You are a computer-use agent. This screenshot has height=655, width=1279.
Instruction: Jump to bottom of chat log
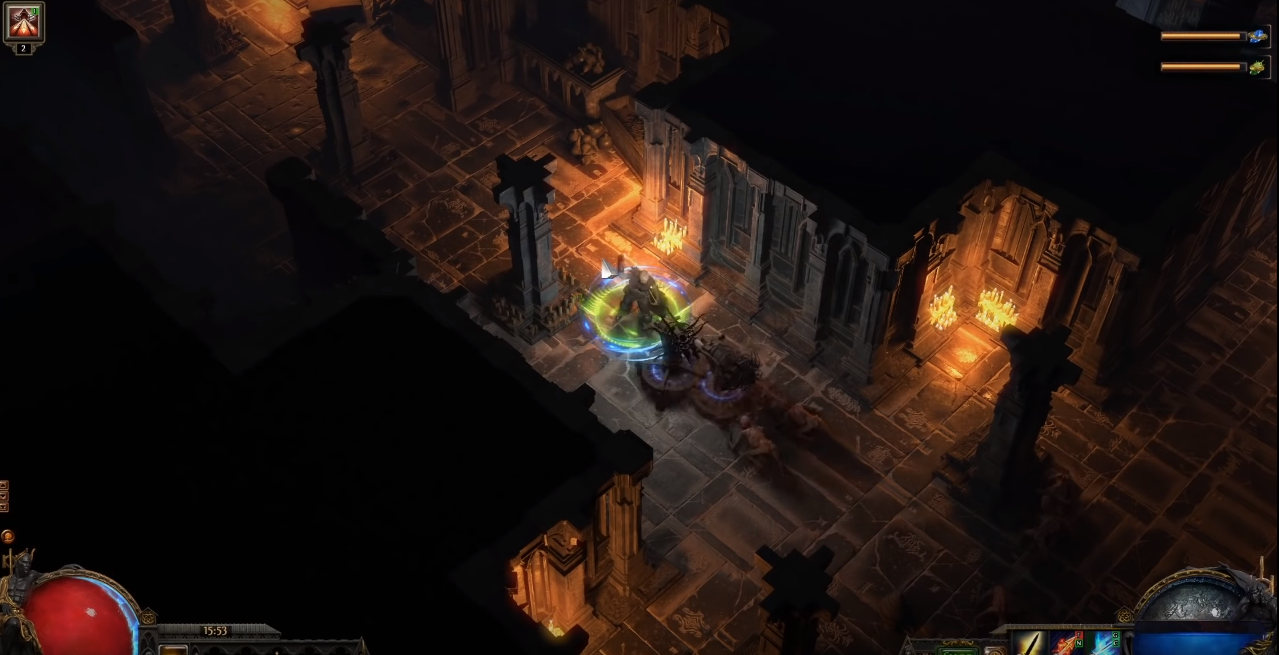4,506
